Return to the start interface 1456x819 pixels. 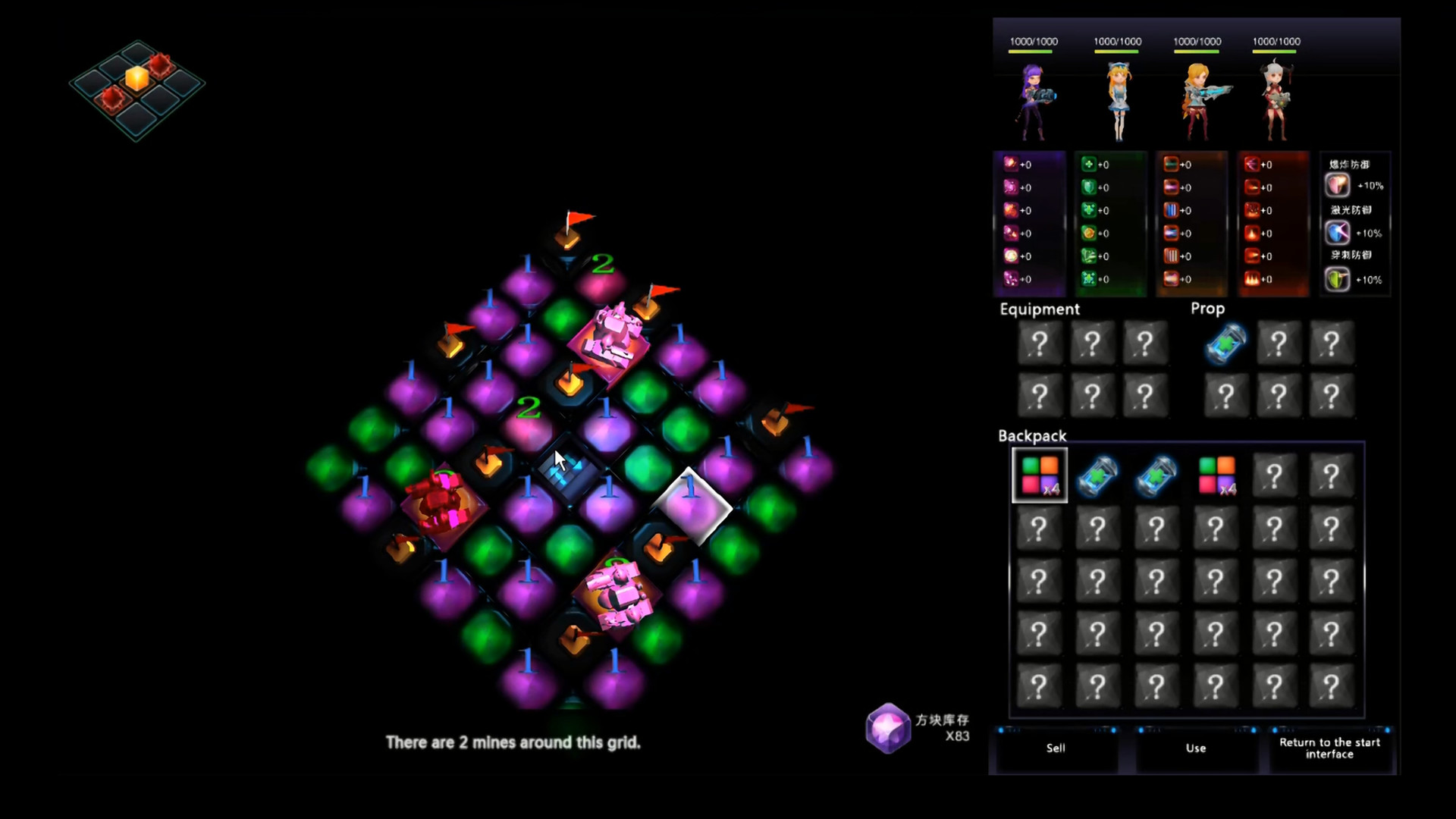tap(1329, 748)
